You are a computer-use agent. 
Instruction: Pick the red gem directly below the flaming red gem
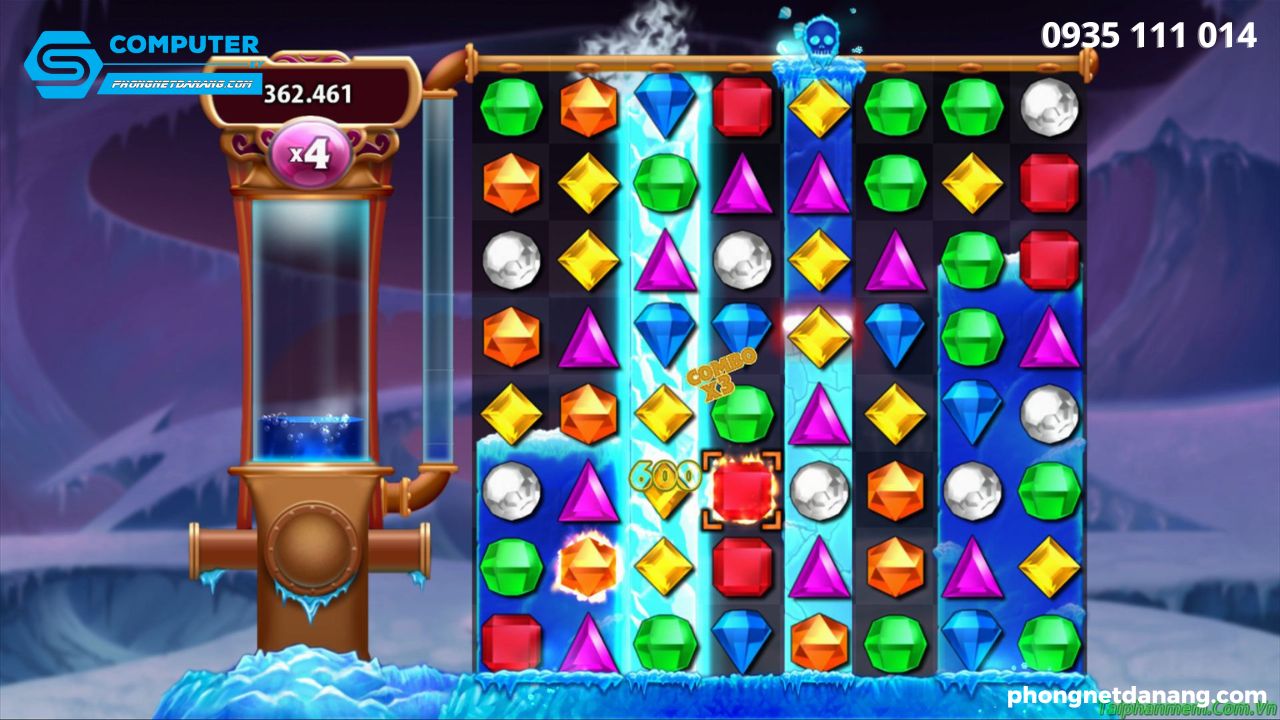click(742, 566)
